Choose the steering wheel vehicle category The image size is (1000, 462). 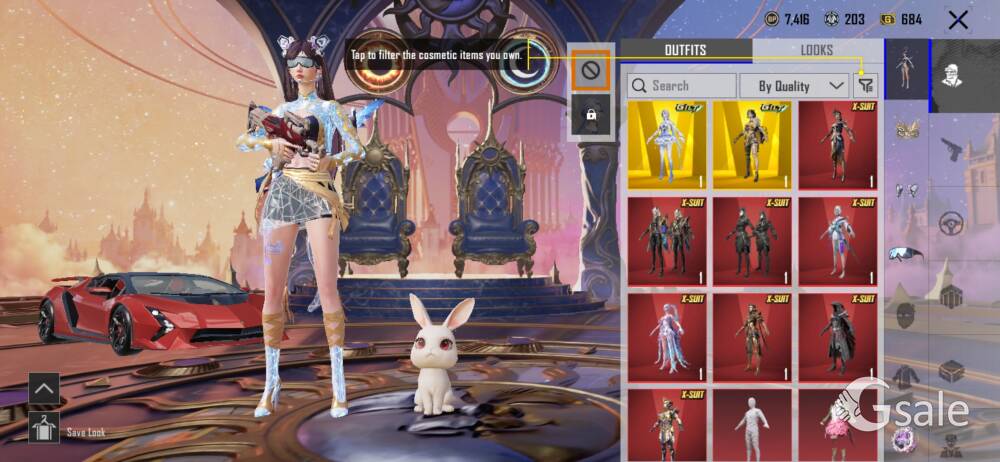pos(950,223)
